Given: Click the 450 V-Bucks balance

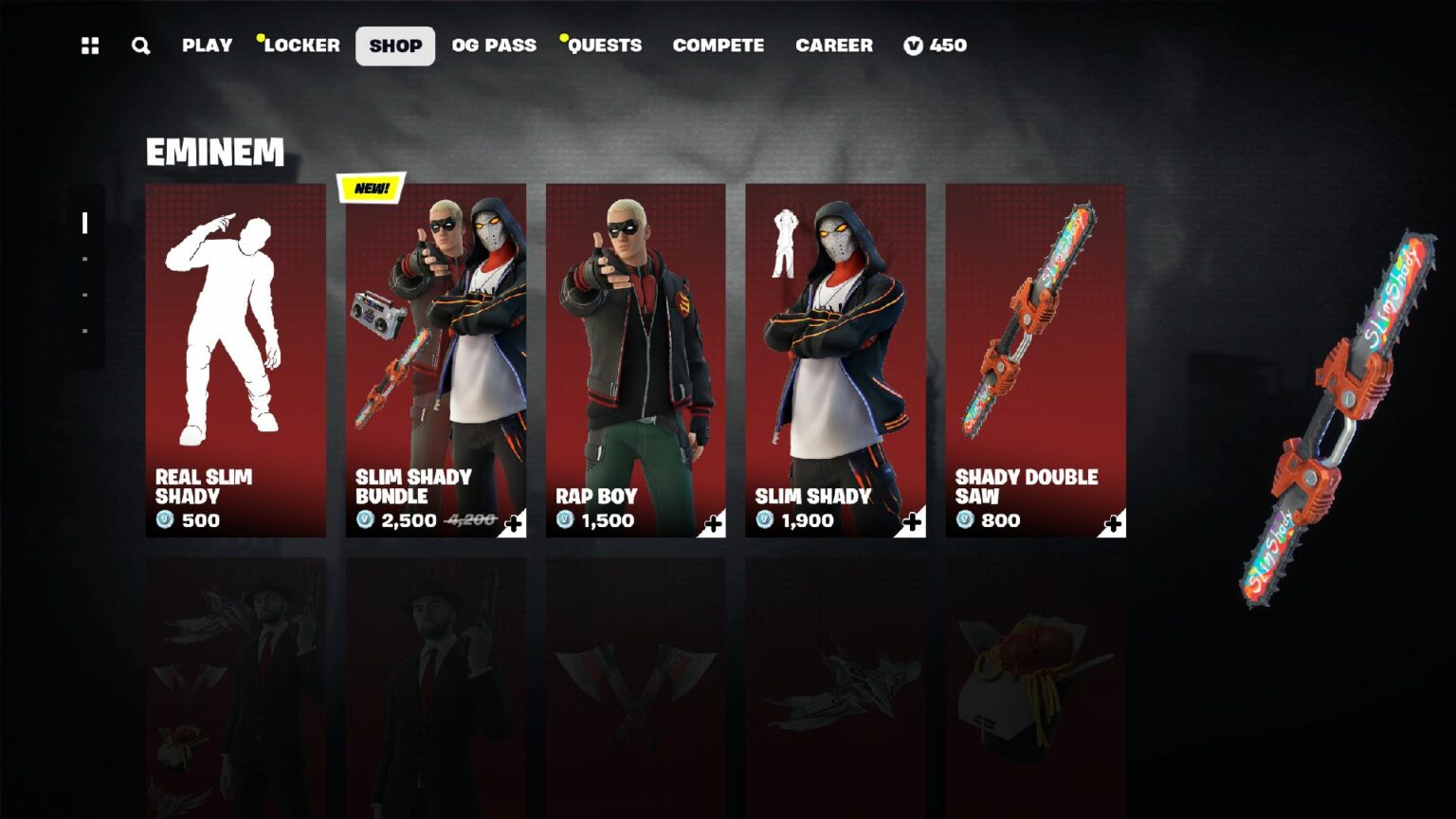Looking at the screenshot, I should point(936,45).
